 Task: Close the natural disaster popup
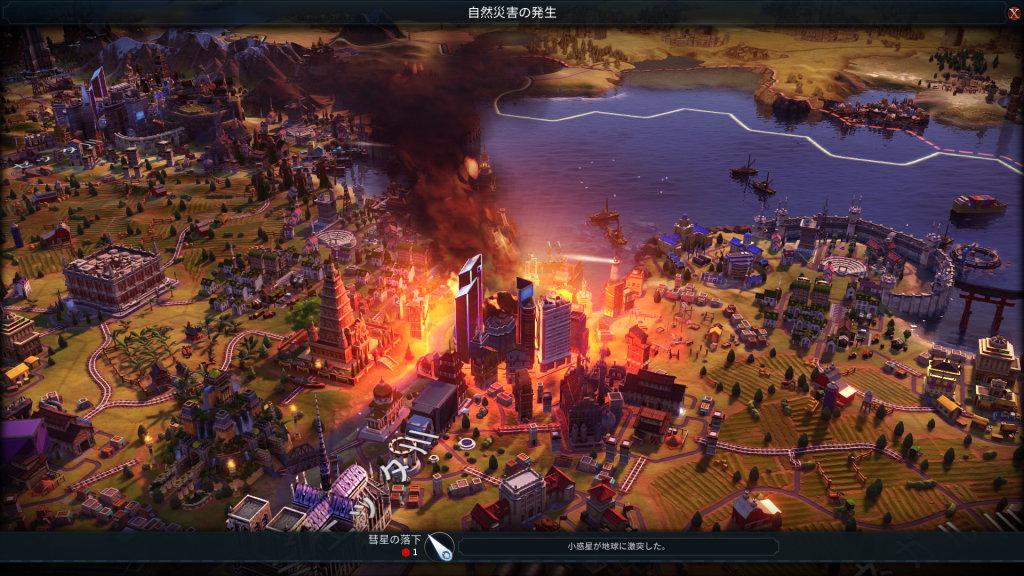coord(1013,13)
